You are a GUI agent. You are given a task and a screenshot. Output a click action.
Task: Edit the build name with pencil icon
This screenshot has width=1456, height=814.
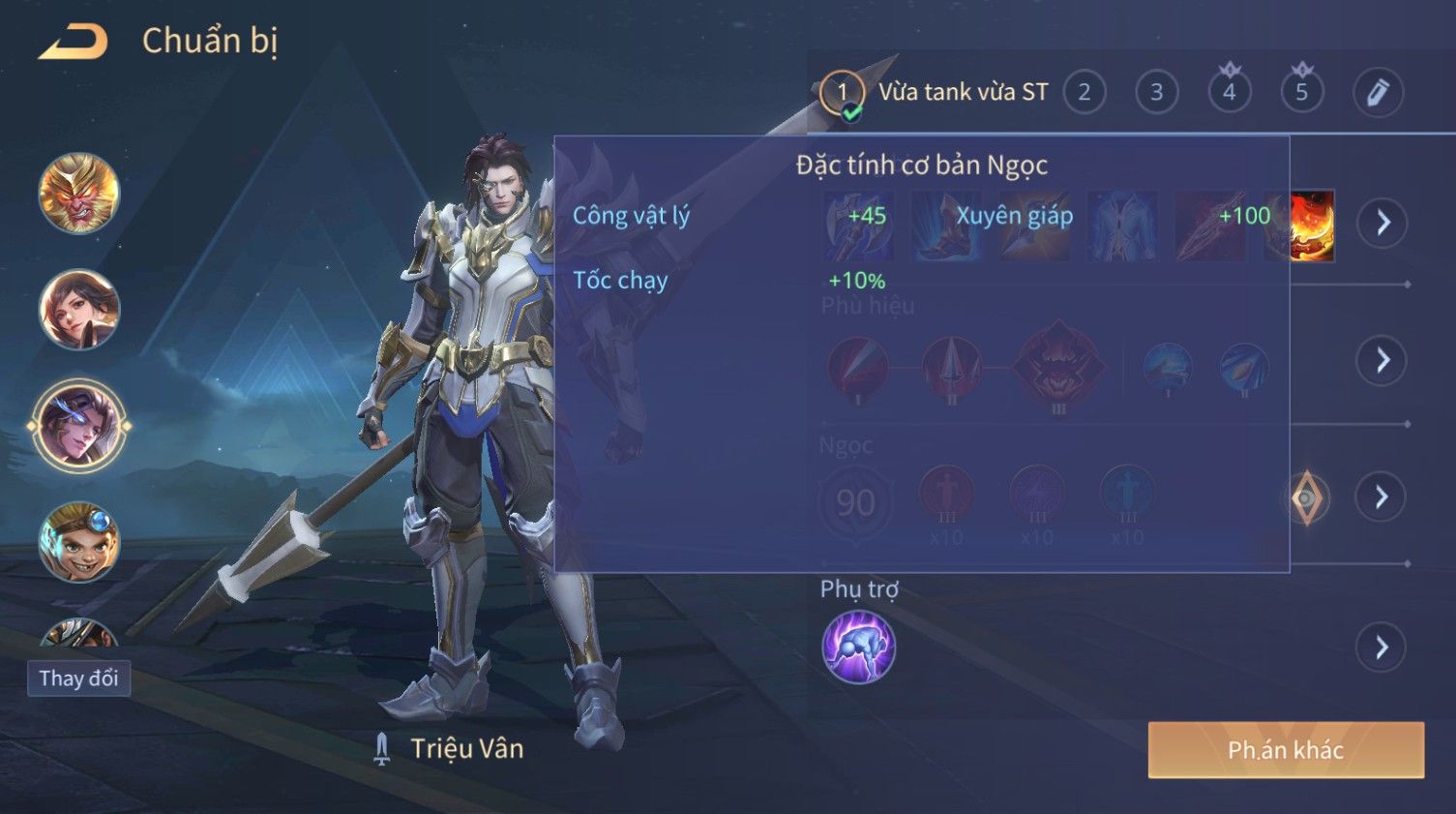pyautogui.click(x=1377, y=93)
